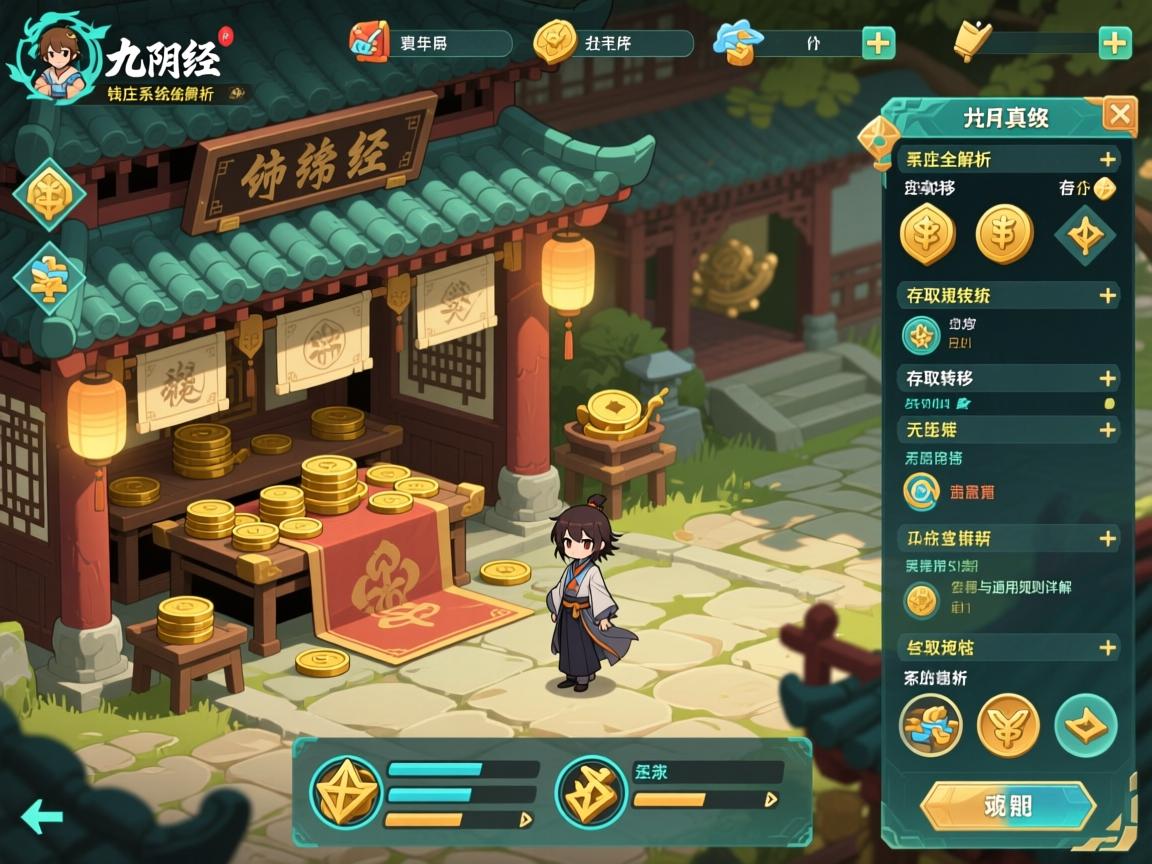Open the player avatar portrait
Viewport: 1152px width, 864px height.
tap(57, 57)
